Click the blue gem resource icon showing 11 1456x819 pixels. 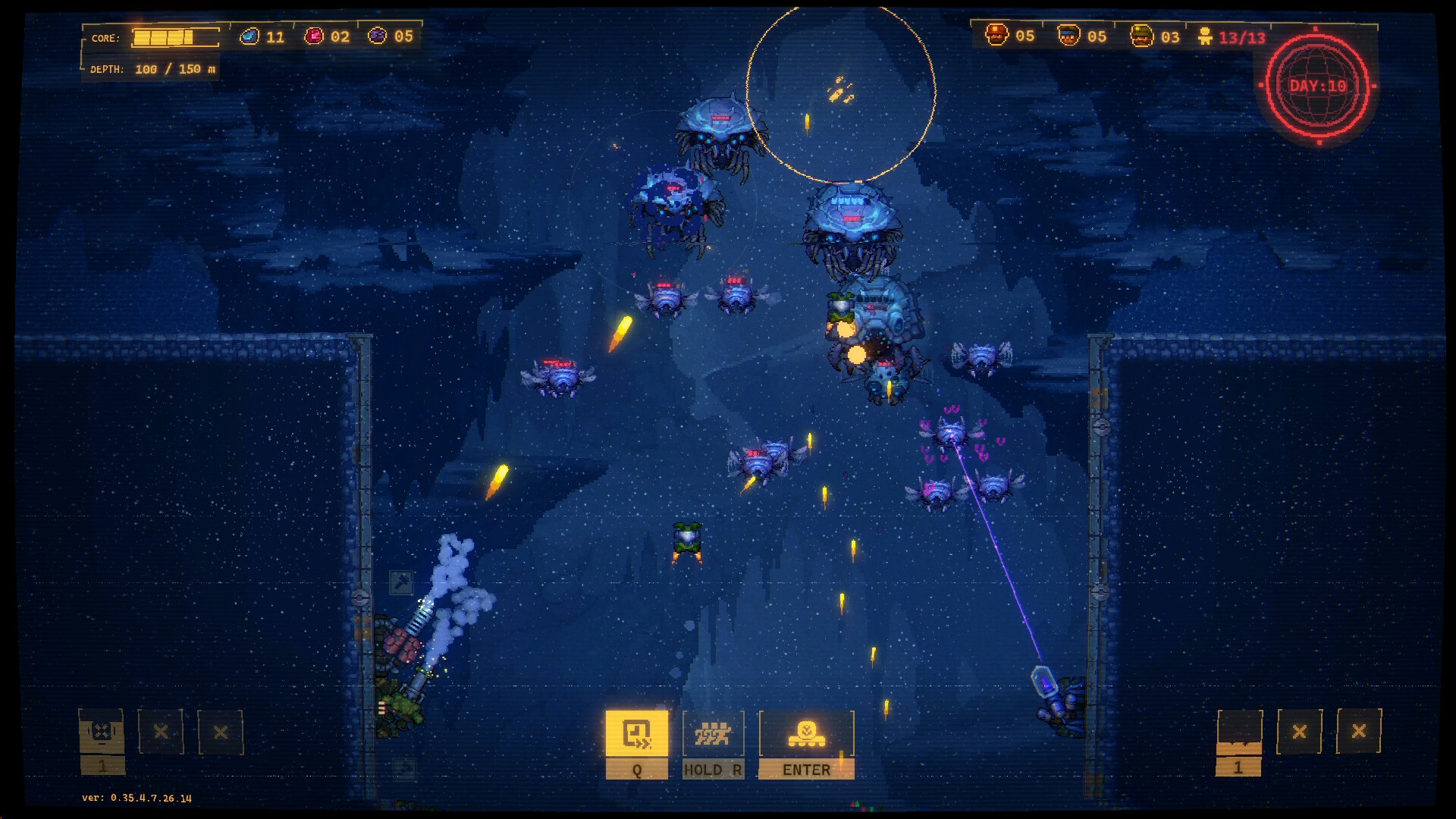coord(249,35)
